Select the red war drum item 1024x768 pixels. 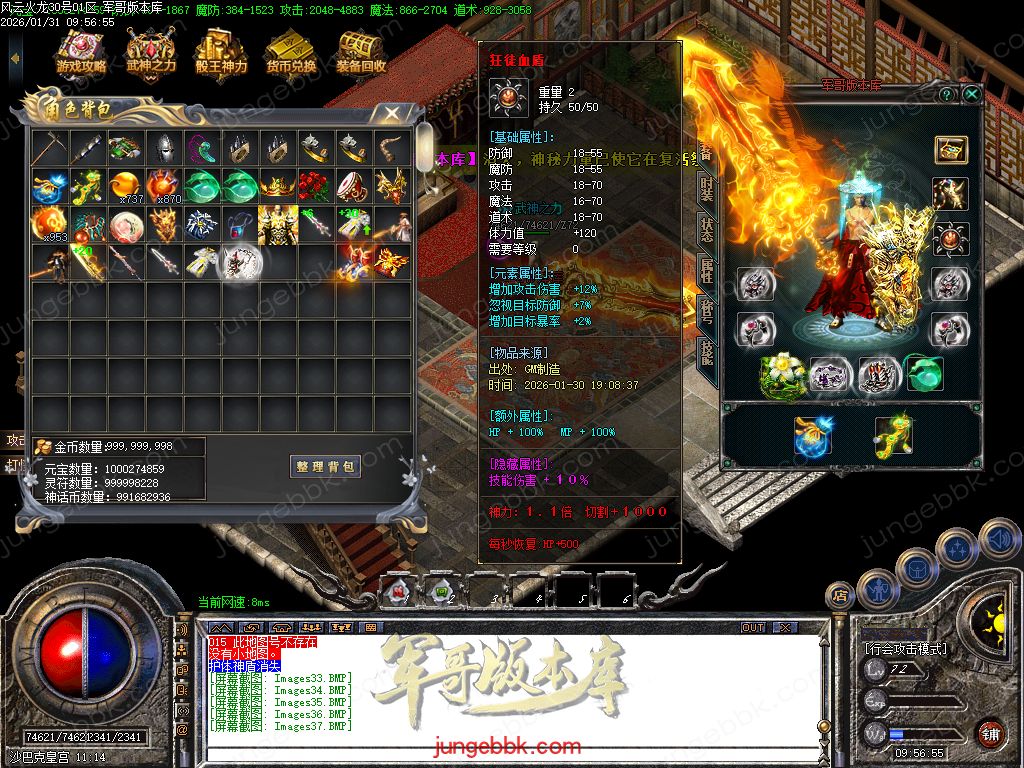click(355, 187)
